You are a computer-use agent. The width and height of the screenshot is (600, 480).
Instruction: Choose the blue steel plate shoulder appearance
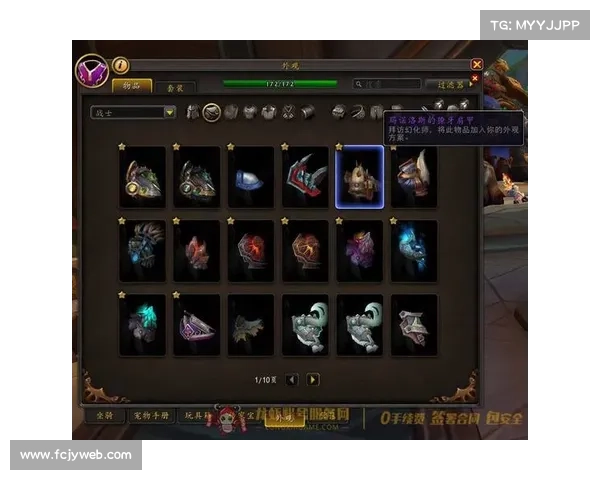[x=251, y=177]
